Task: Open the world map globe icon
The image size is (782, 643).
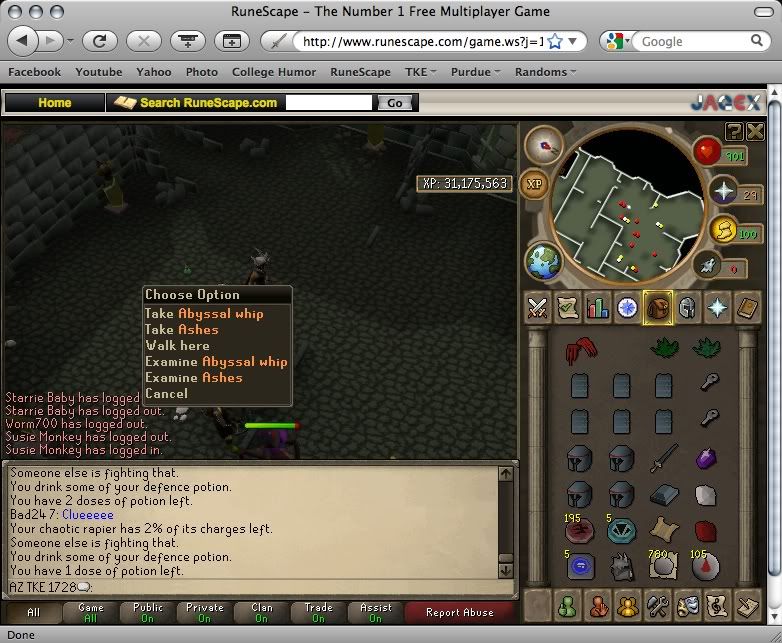Action: (544, 262)
